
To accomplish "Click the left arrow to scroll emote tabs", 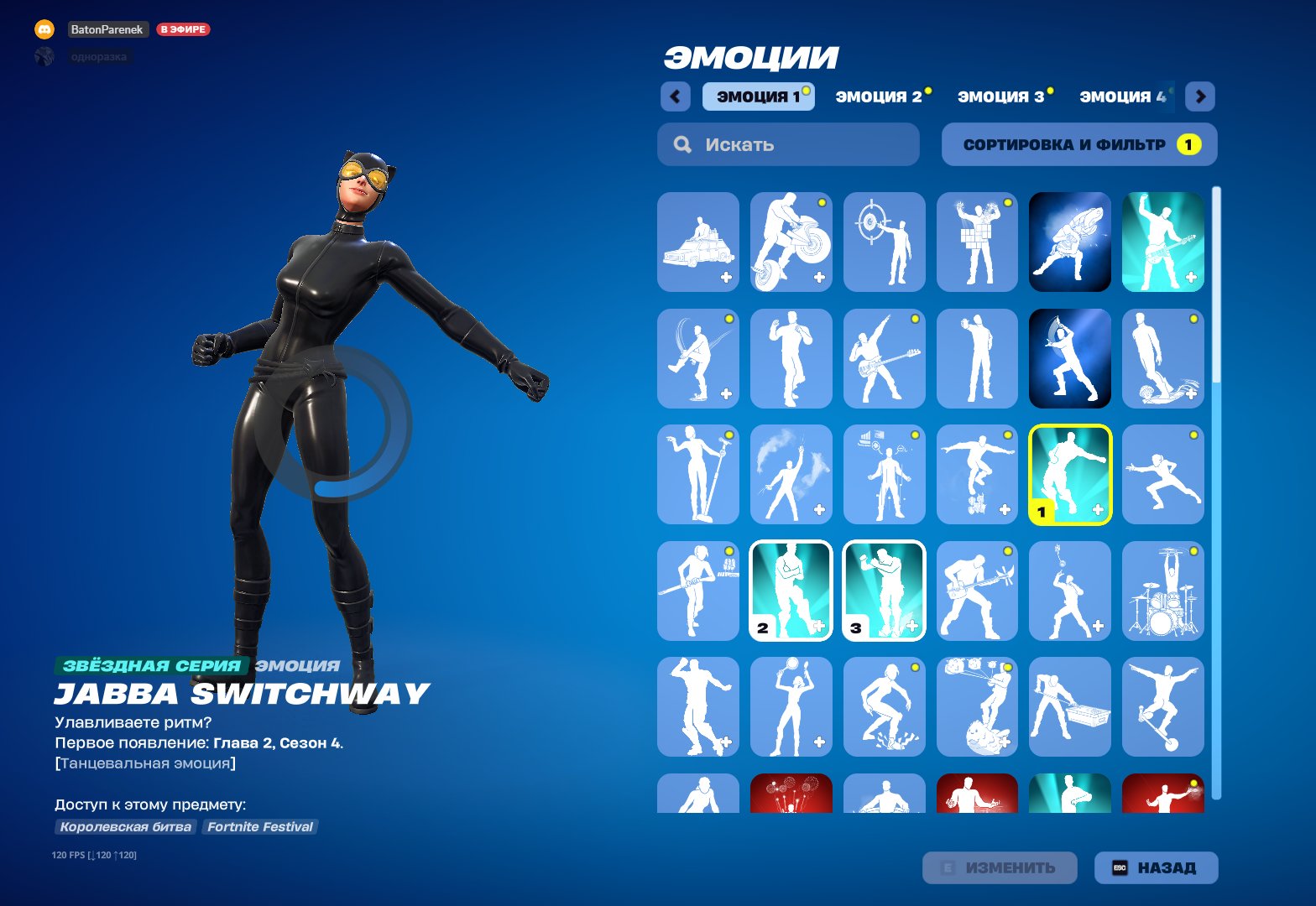I will point(676,96).
